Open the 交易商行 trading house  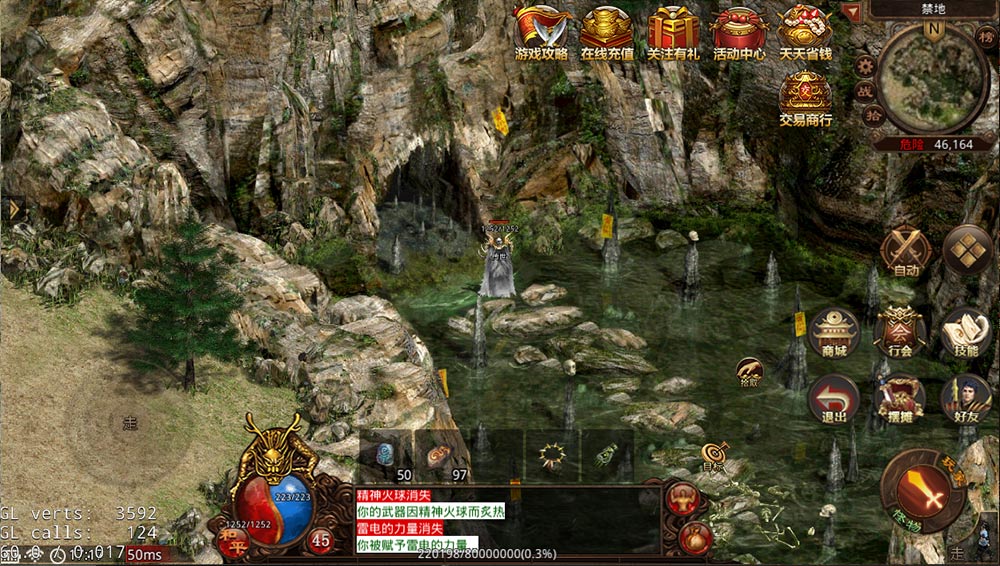point(805,96)
